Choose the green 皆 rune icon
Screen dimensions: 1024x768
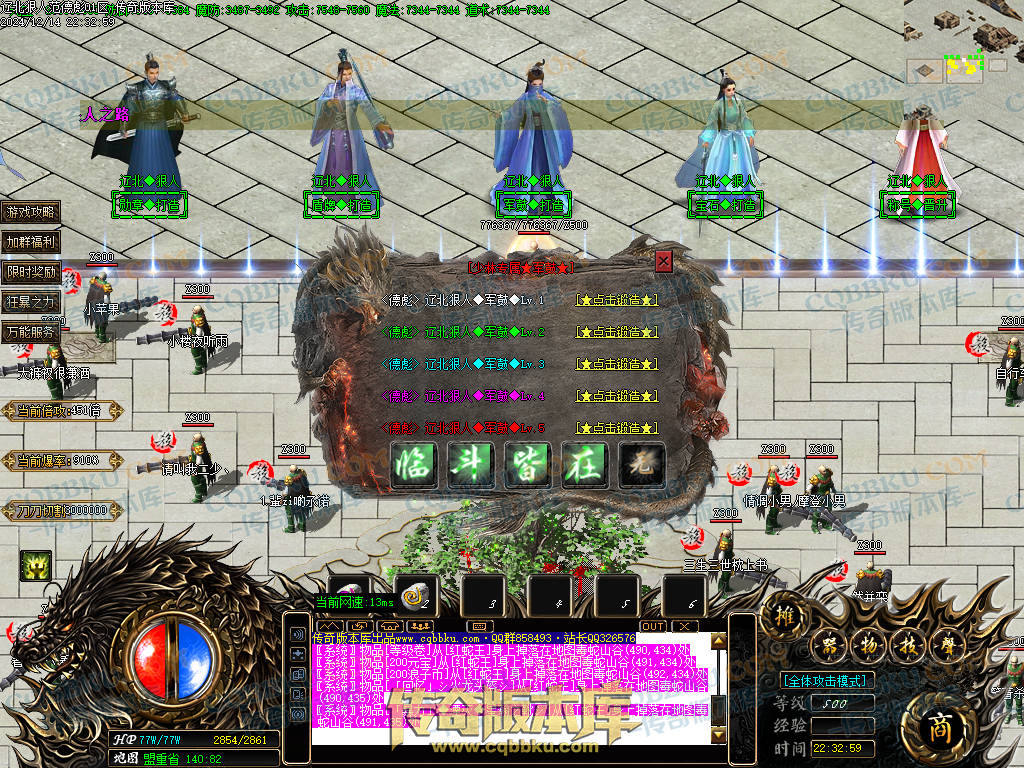(528, 465)
